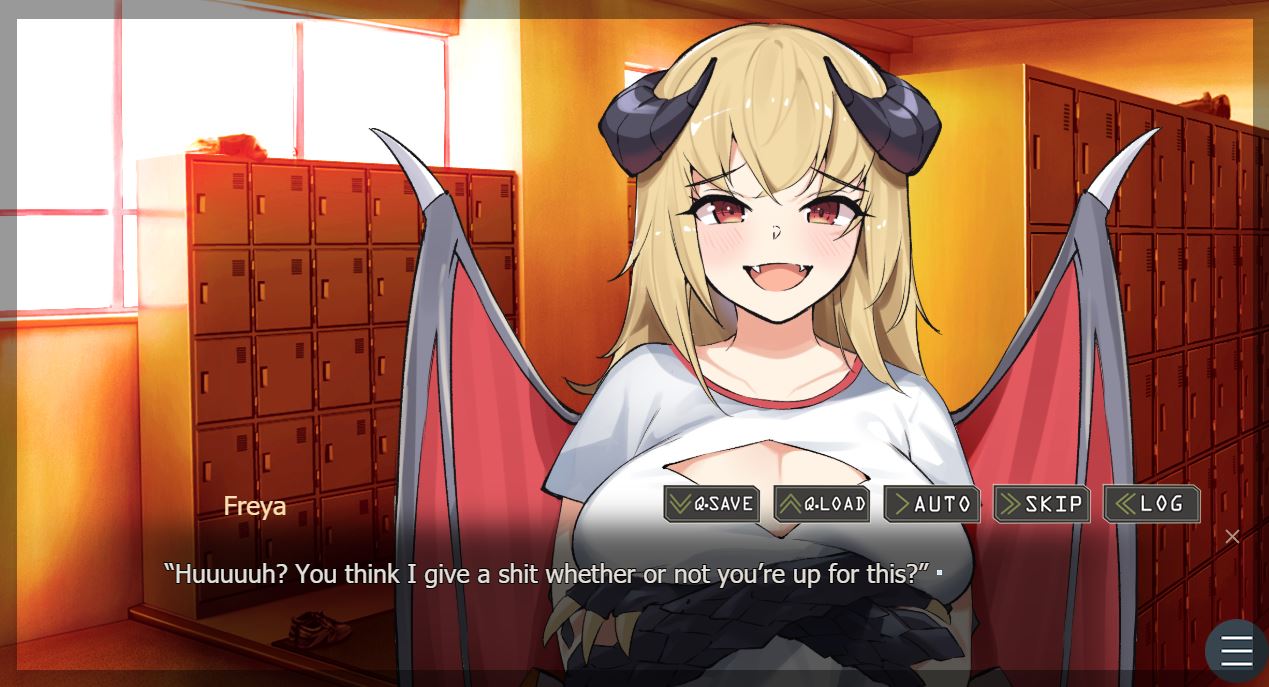Open the hamburger menu button
The height and width of the screenshot is (687, 1269).
pyautogui.click(x=1236, y=651)
